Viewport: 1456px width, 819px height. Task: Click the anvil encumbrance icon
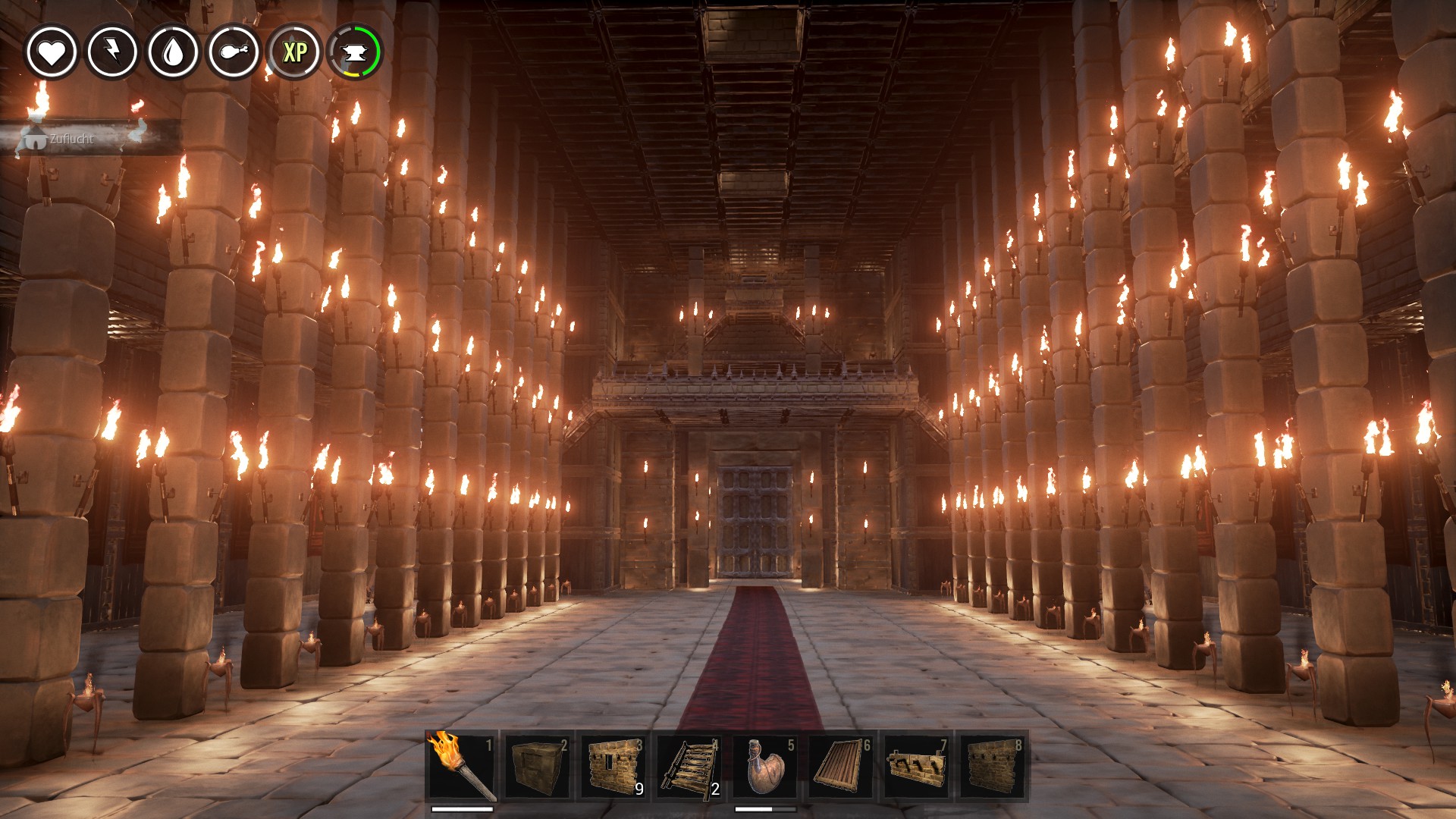pos(355,52)
